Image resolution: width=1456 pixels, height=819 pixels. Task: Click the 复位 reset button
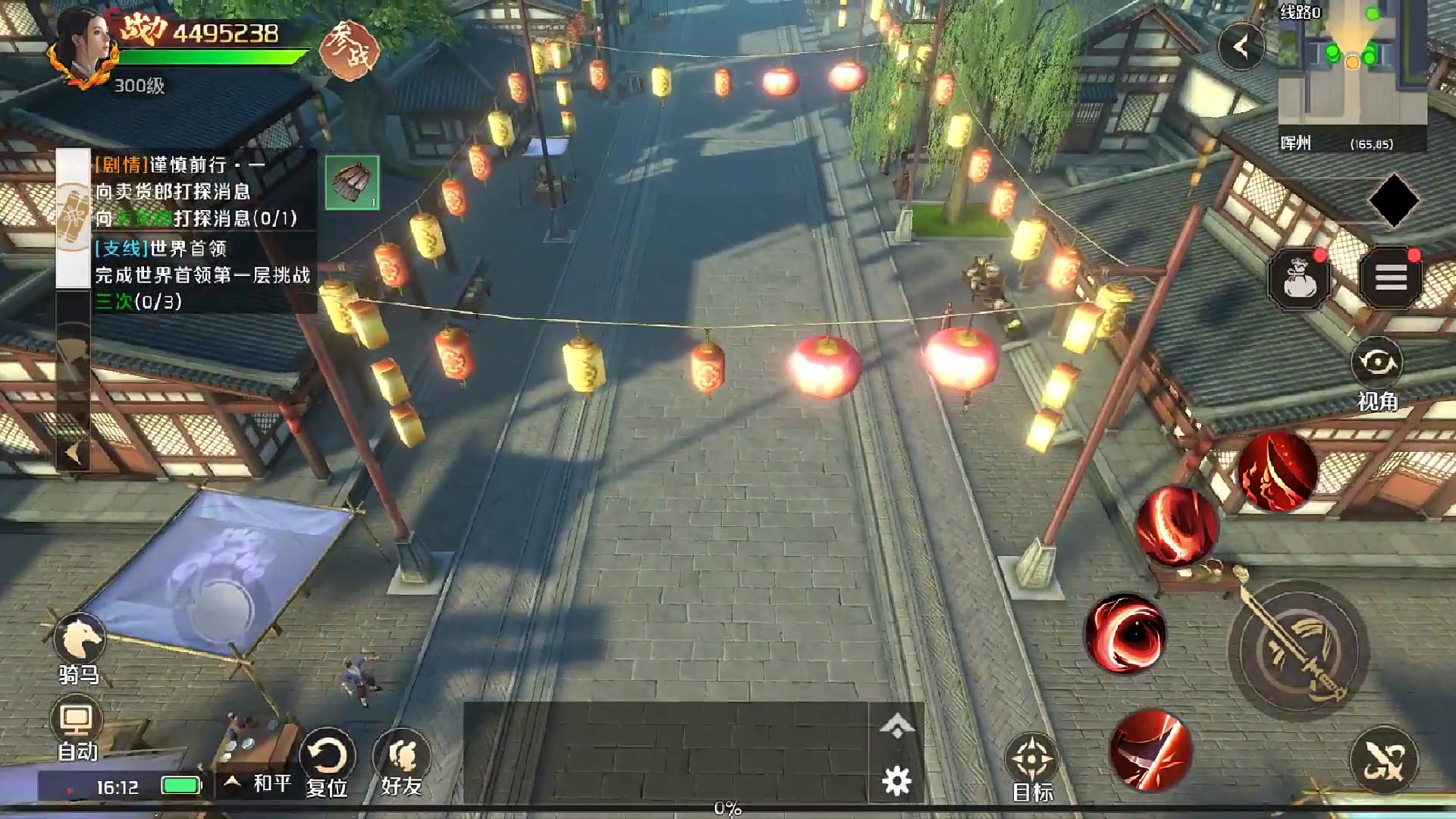(327, 761)
